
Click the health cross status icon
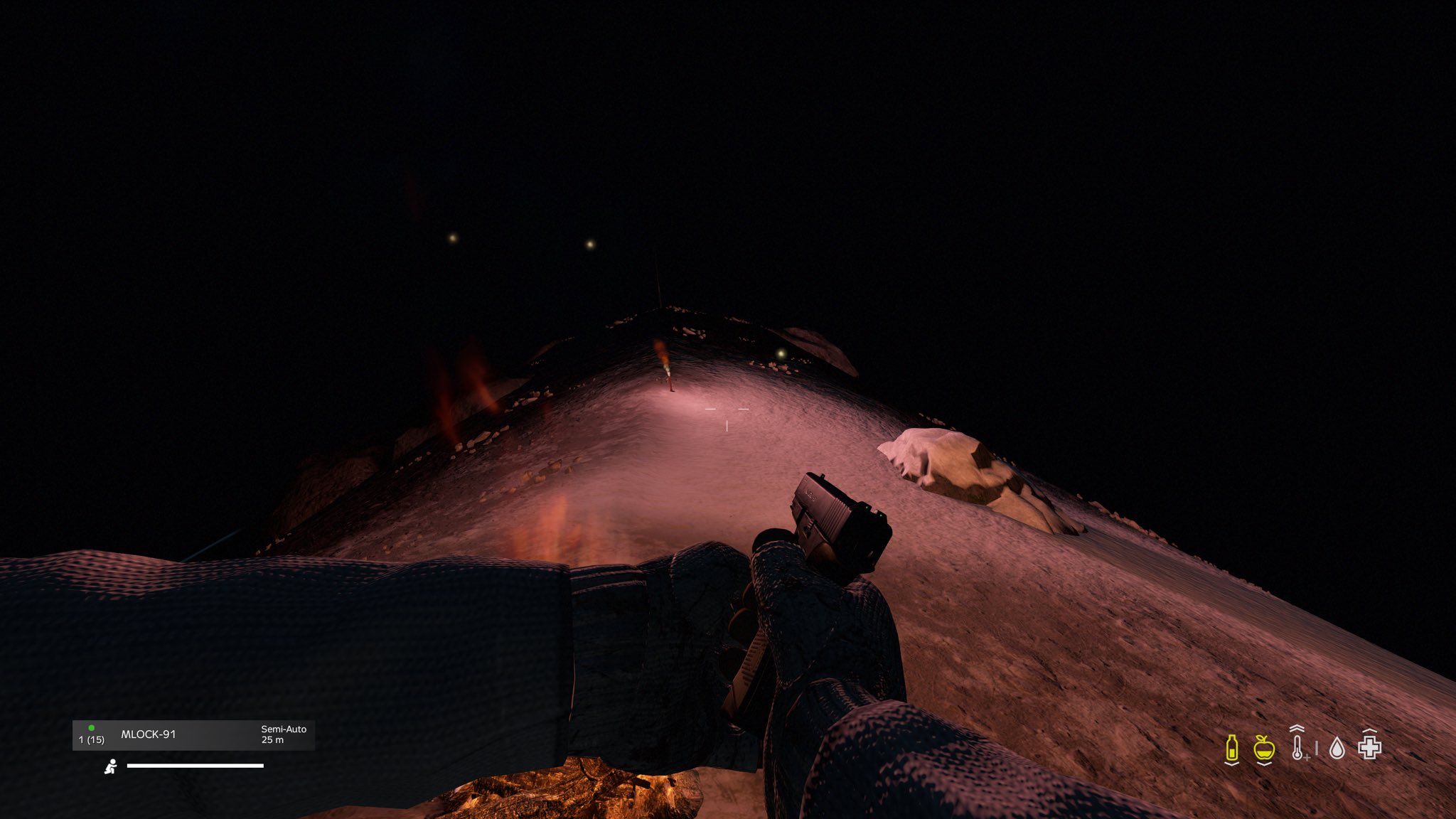(x=1369, y=747)
